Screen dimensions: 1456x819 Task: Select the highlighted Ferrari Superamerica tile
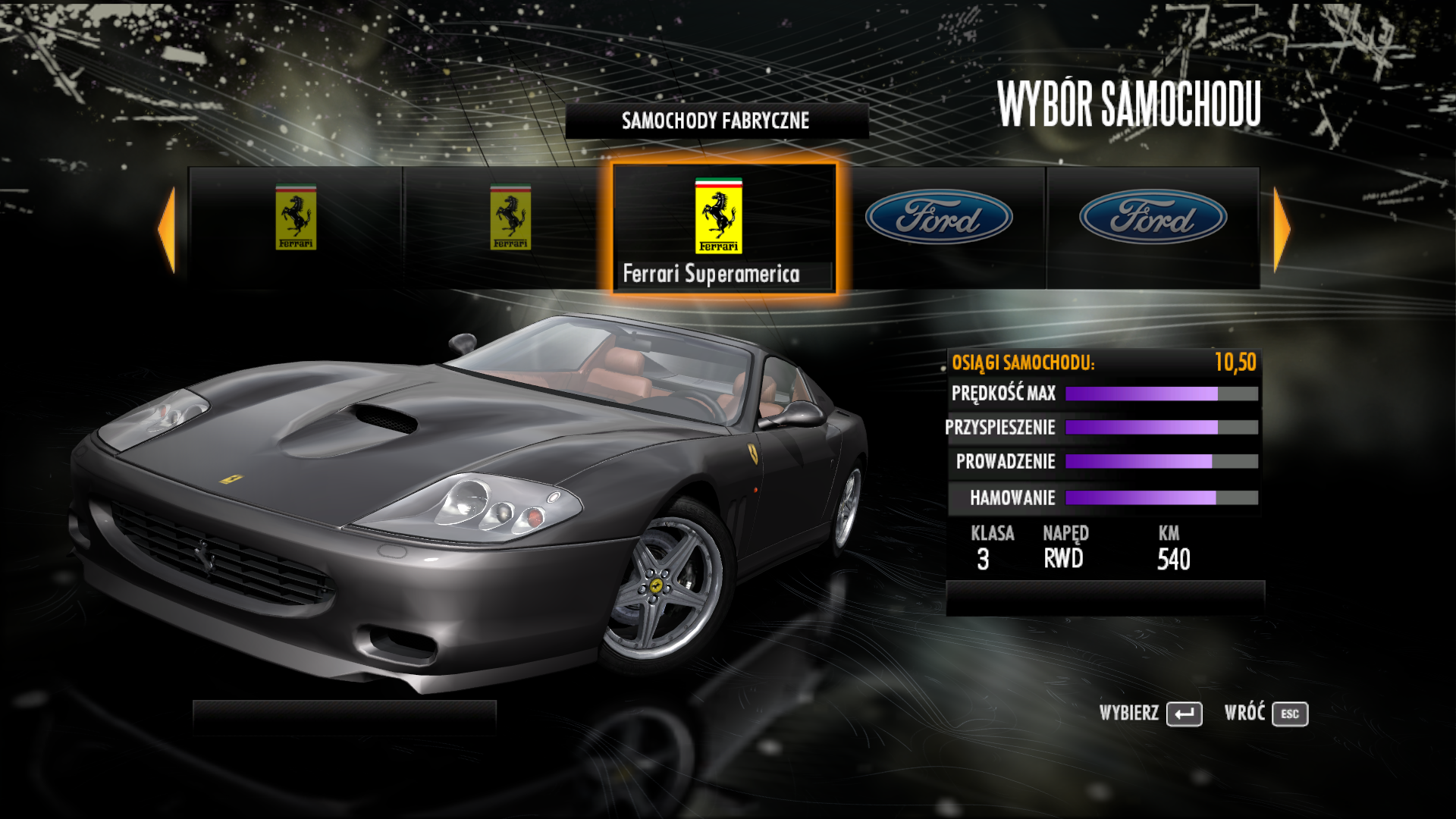click(723, 227)
